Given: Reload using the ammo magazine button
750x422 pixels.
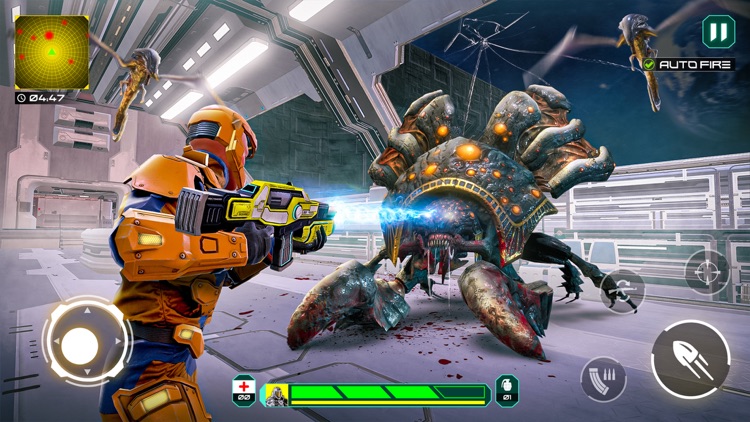Looking at the screenshot, I should point(603,379).
